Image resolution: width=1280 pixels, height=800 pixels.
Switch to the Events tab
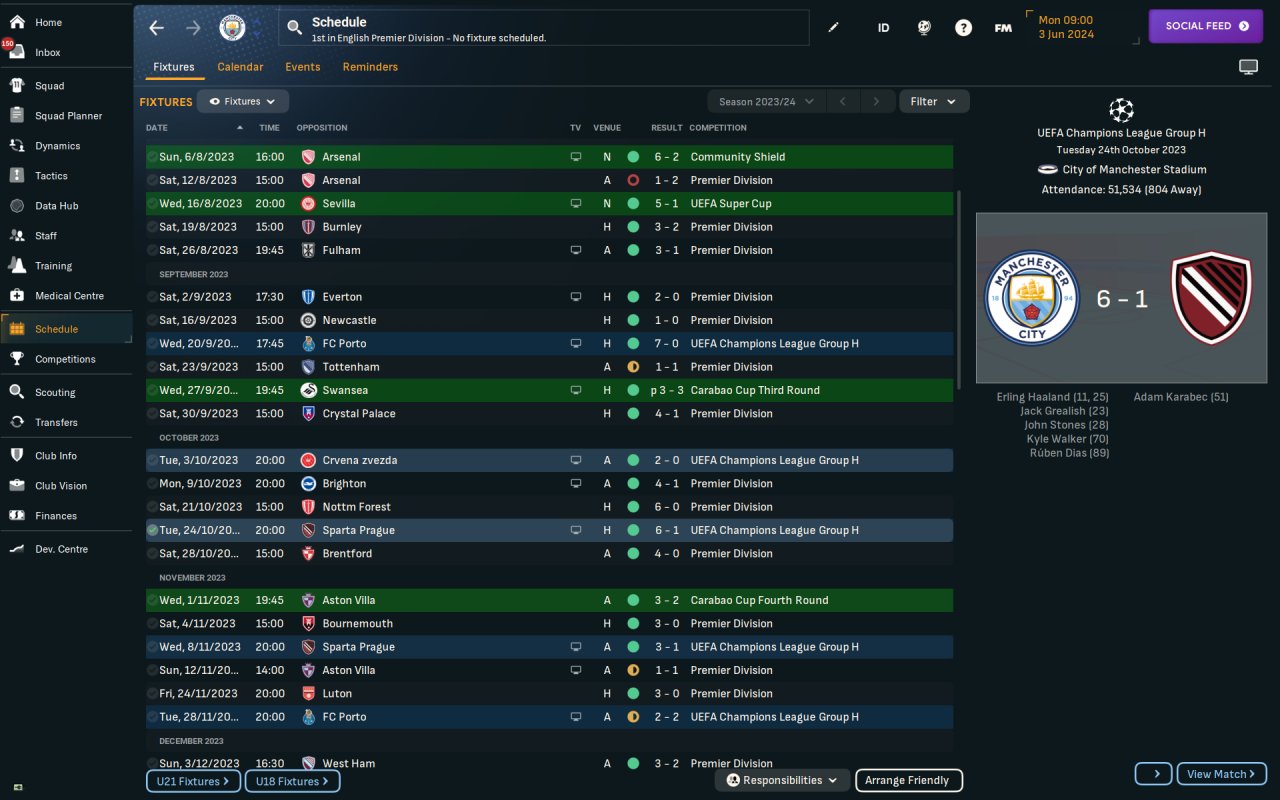(302, 67)
